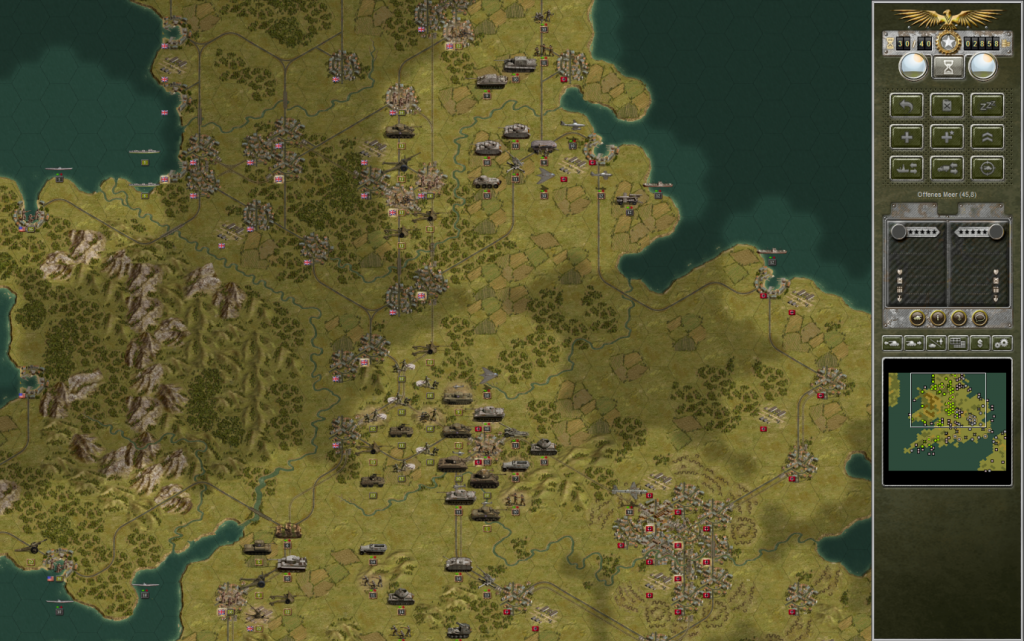The width and height of the screenshot is (1024, 641).
Task: Undo the last move with the arrow button
Action: click(x=906, y=104)
